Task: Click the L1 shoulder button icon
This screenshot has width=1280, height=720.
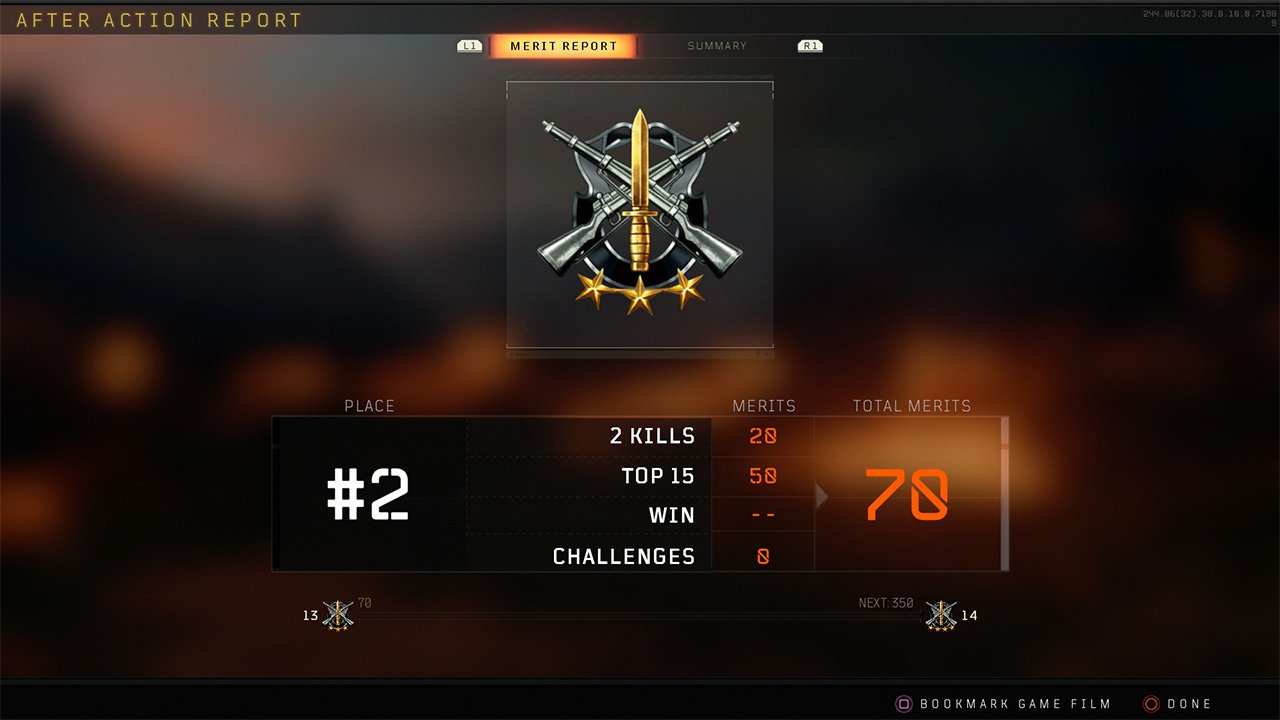Action: click(x=468, y=45)
